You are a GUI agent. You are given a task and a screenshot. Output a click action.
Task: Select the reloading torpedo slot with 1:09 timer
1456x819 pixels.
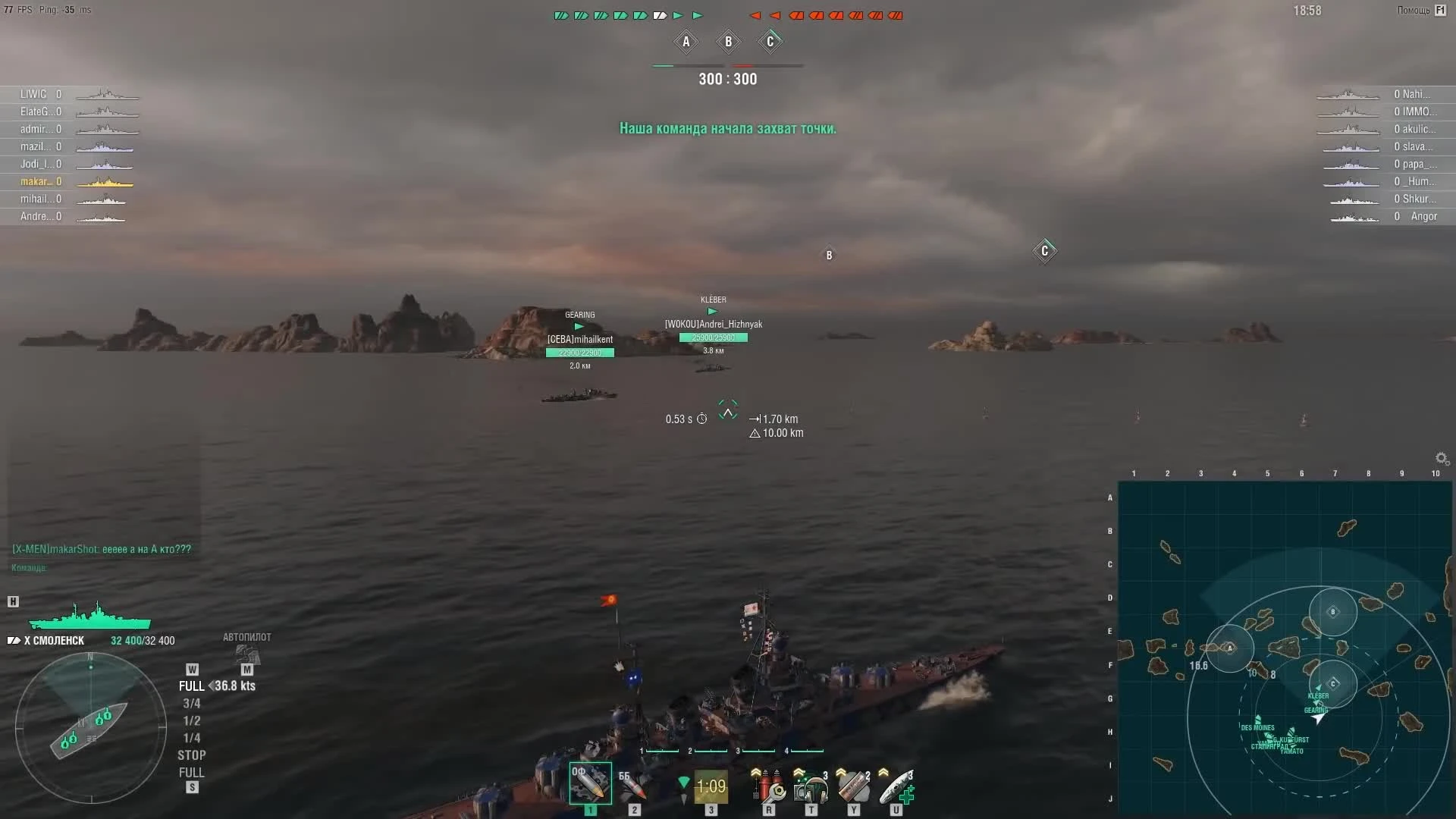coord(711,787)
